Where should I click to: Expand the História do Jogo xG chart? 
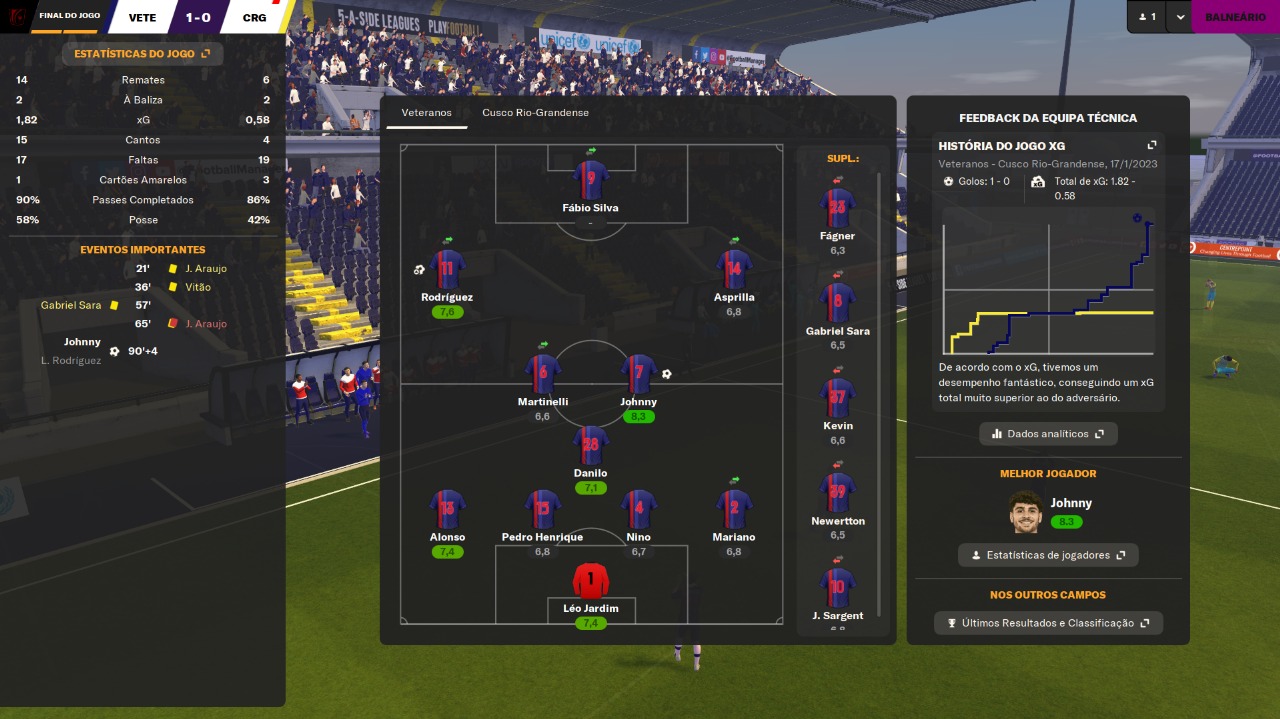1151,145
